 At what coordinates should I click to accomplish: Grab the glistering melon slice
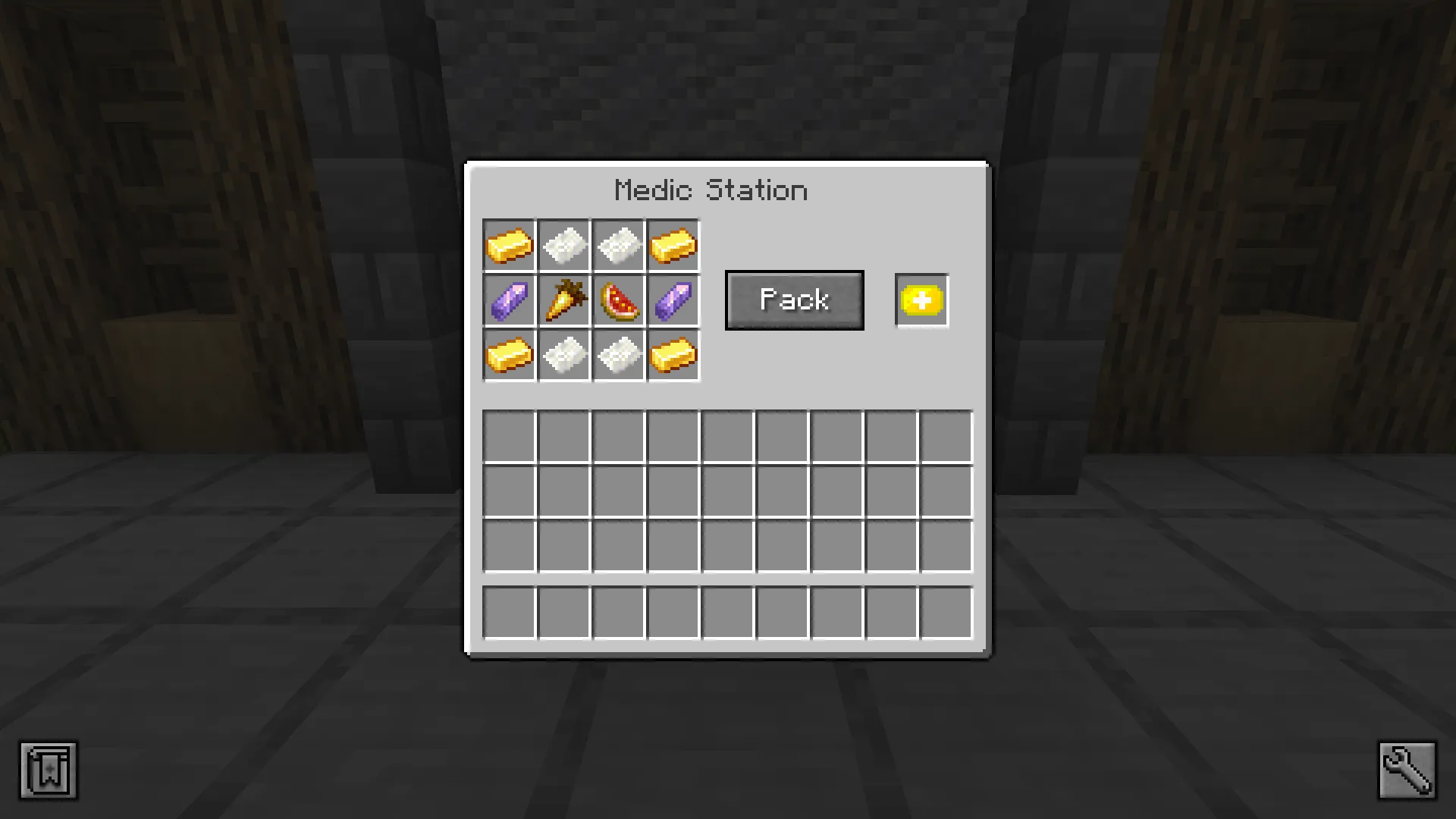point(618,300)
